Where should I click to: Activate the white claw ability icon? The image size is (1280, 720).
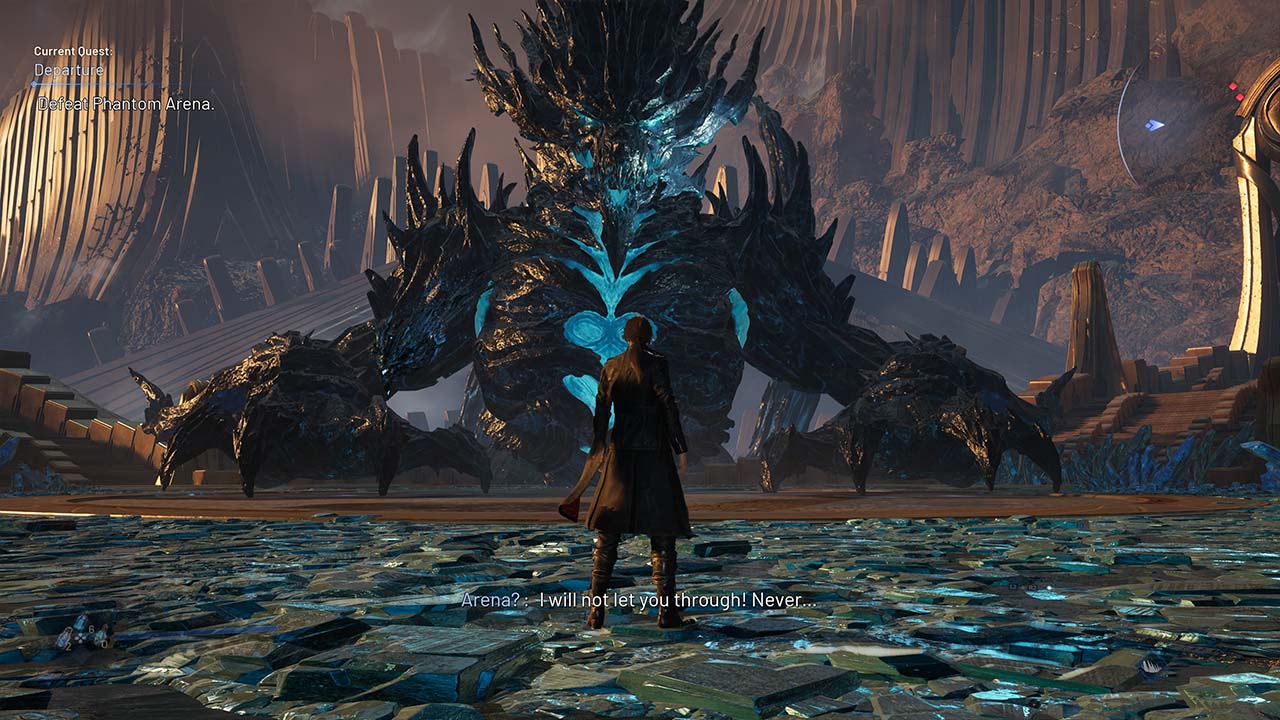pyautogui.click(x=1150, y=667)
